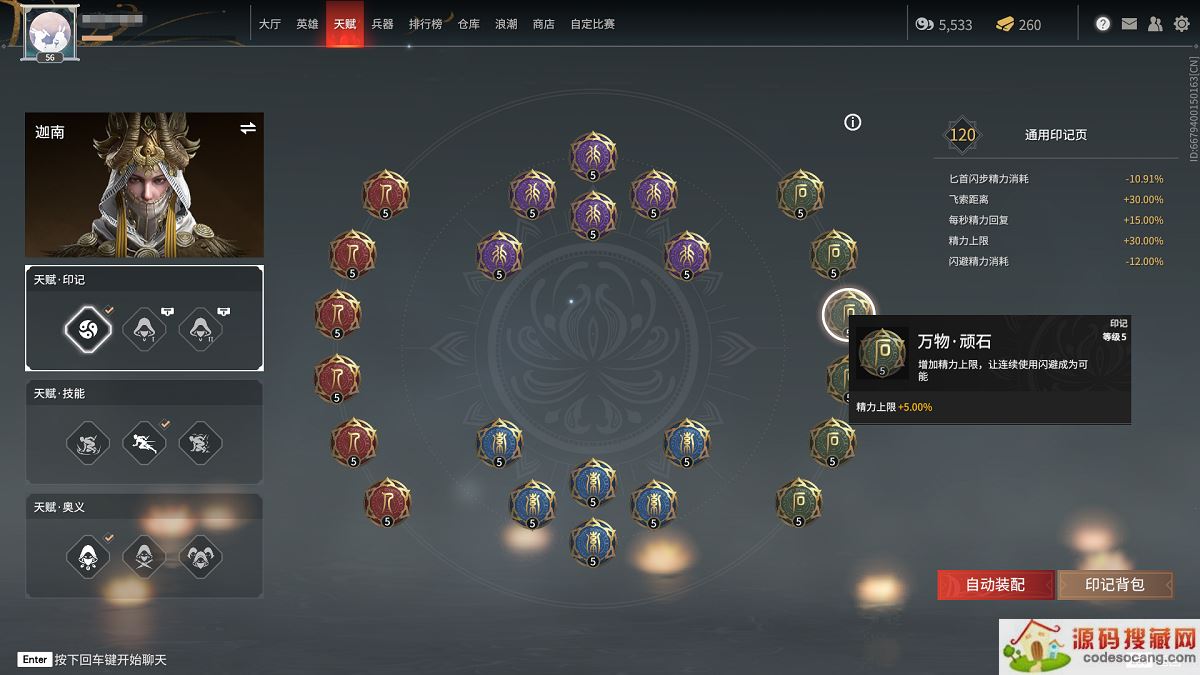Open the info circle icon
Image resolution: width=1200 pixels, height=675 pixels.
[x=852, y=122]
